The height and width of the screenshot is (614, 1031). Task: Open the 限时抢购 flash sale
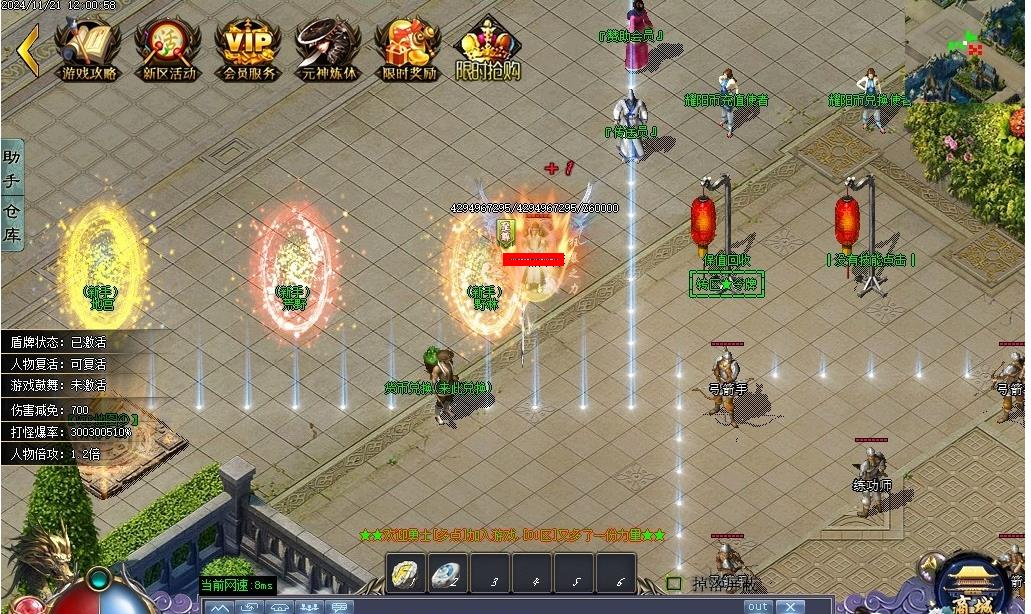pyautogui.click(x=488, y=48)
